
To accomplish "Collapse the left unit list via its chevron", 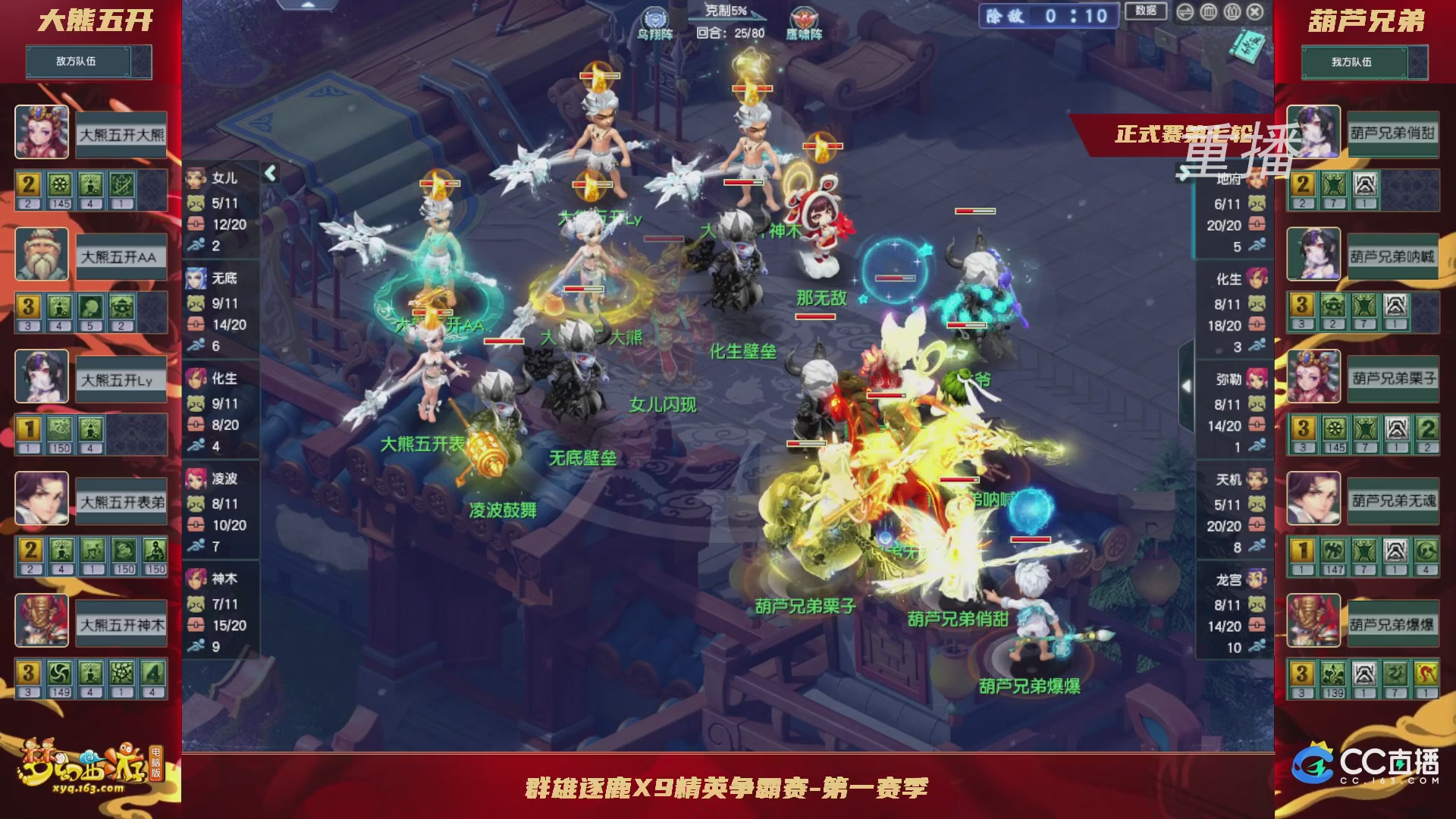I will tap(271, 173).
